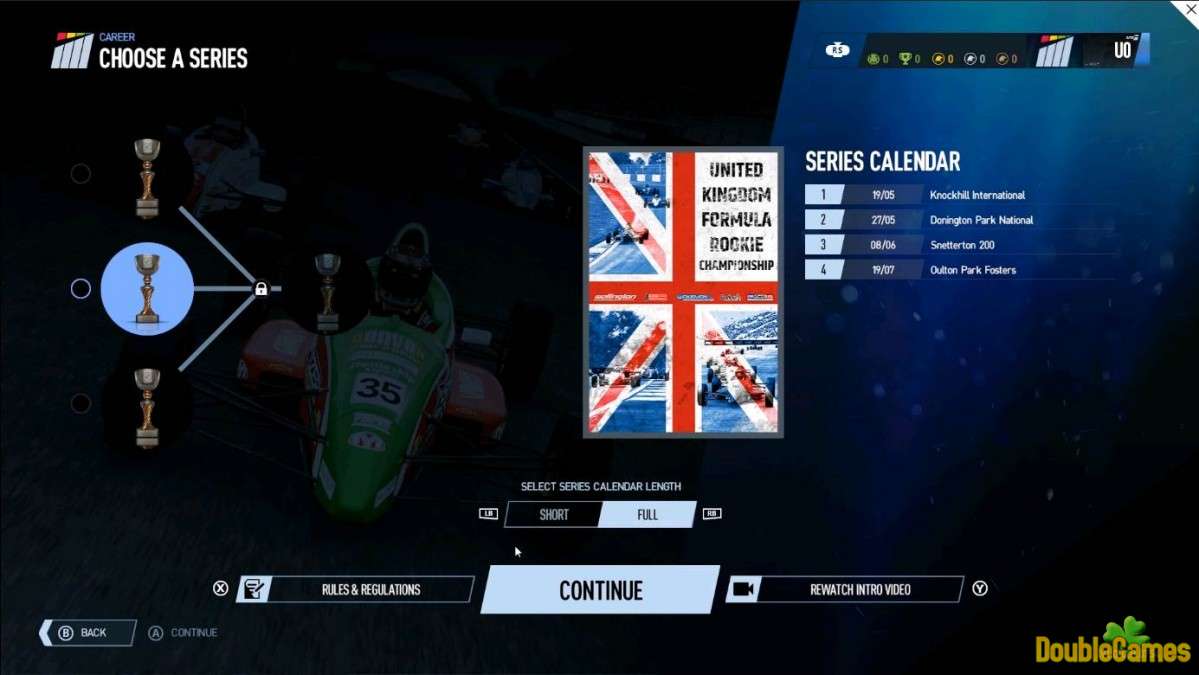
Task: Select the Donington Park National round
Action: pyautogui.click(x=958, y=220)
